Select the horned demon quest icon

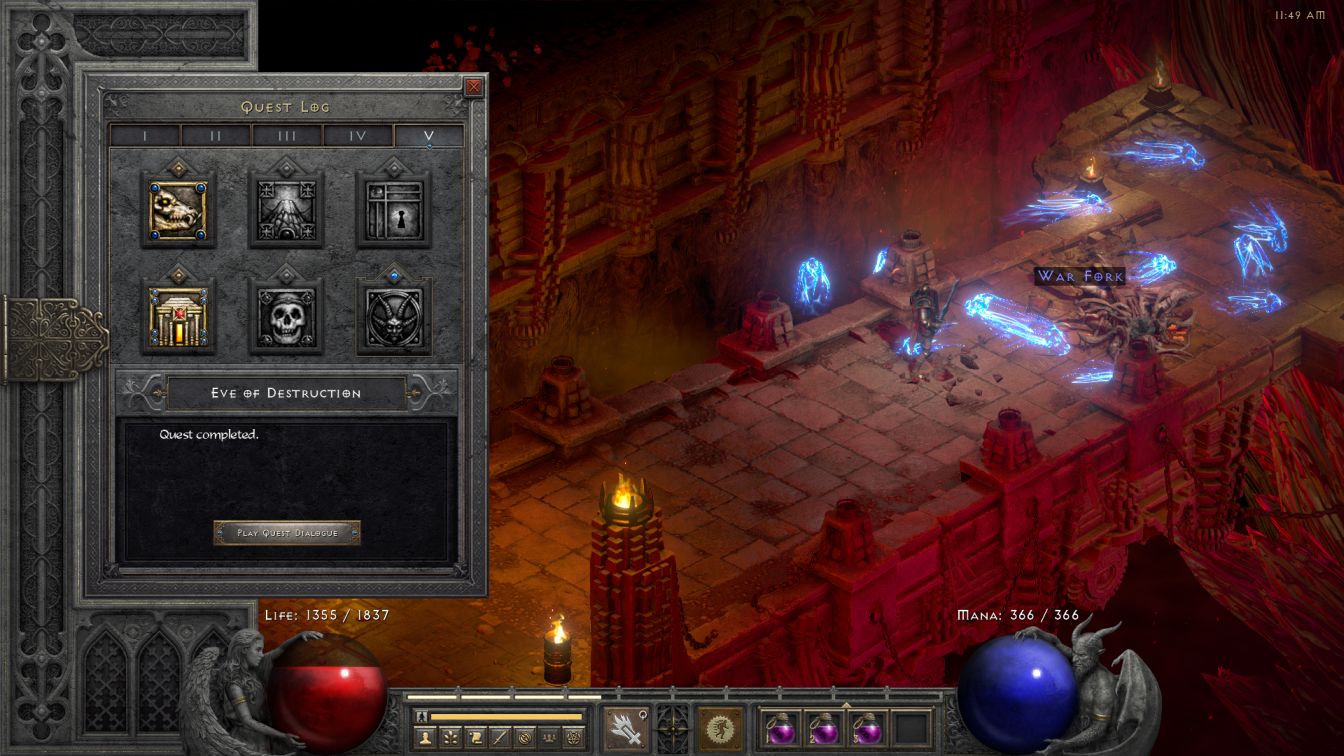pyautogui.click(x=394, y=318)
